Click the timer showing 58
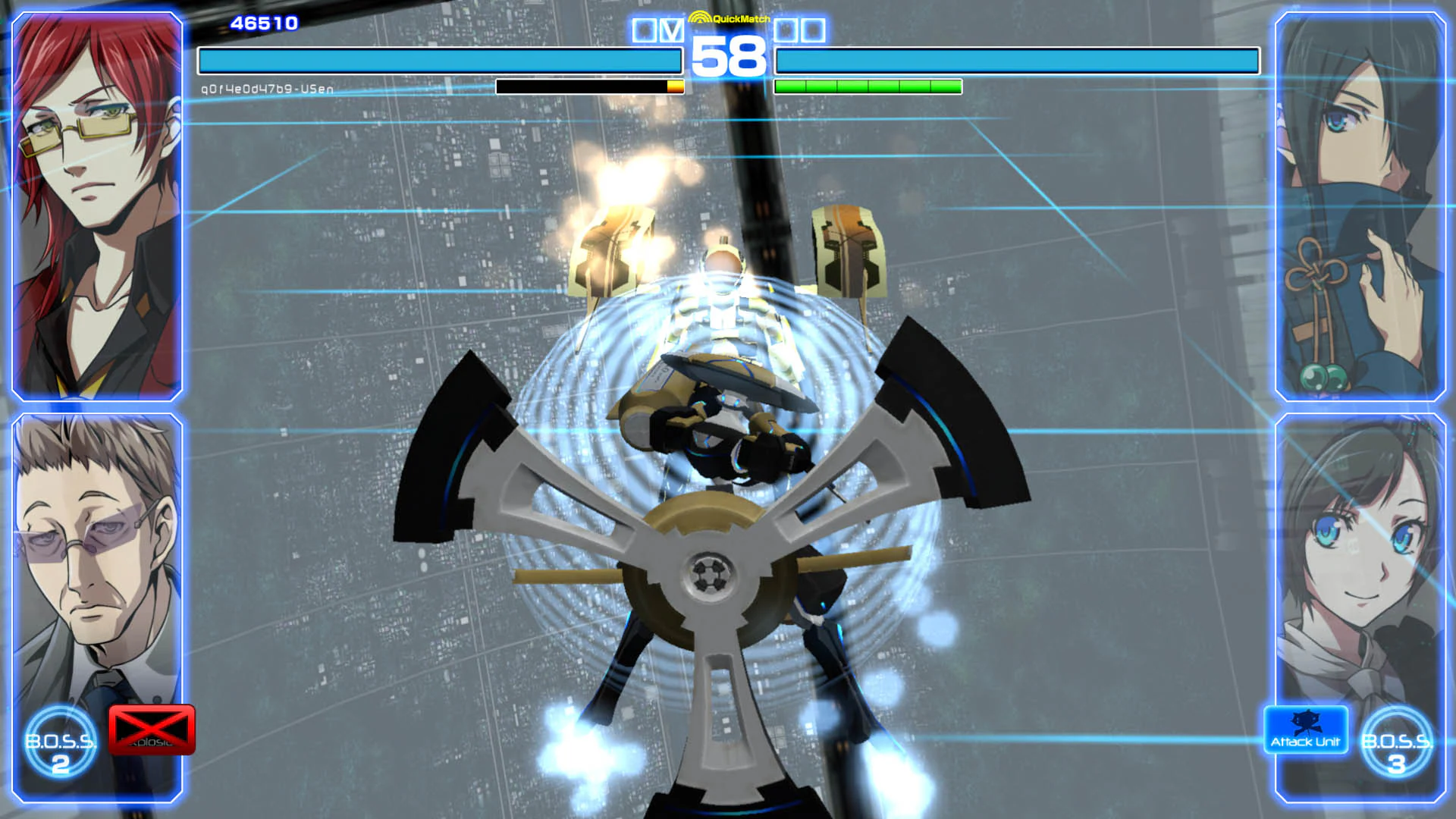The height and width of the screenshot is (819, 1456). (x=729, y=56)
